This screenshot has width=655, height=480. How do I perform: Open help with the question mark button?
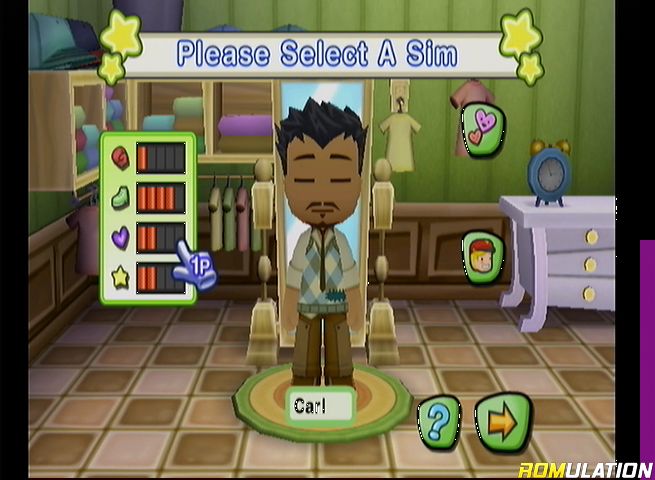click(438, 420)
